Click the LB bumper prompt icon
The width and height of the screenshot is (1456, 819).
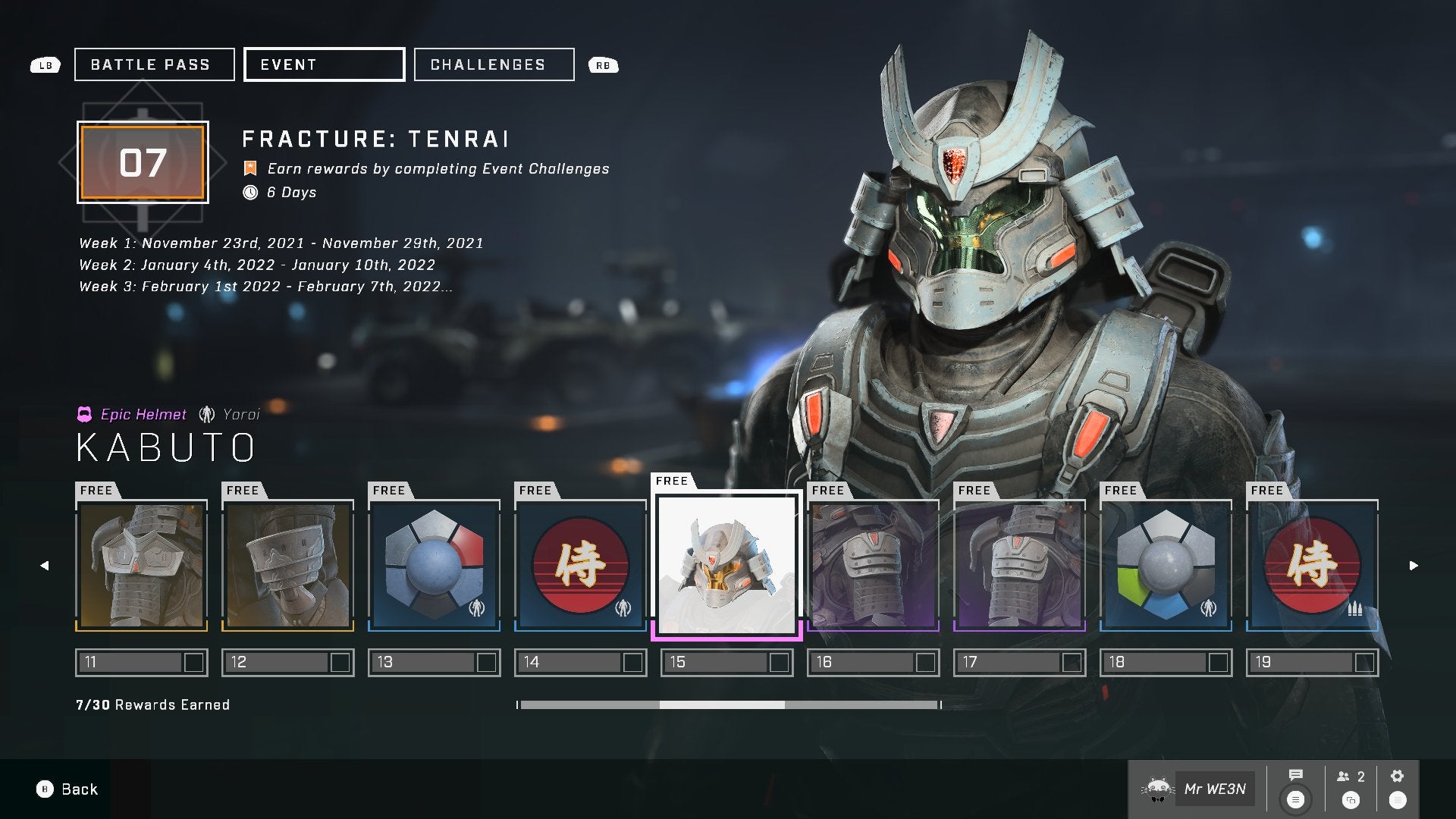pos(45,65)
